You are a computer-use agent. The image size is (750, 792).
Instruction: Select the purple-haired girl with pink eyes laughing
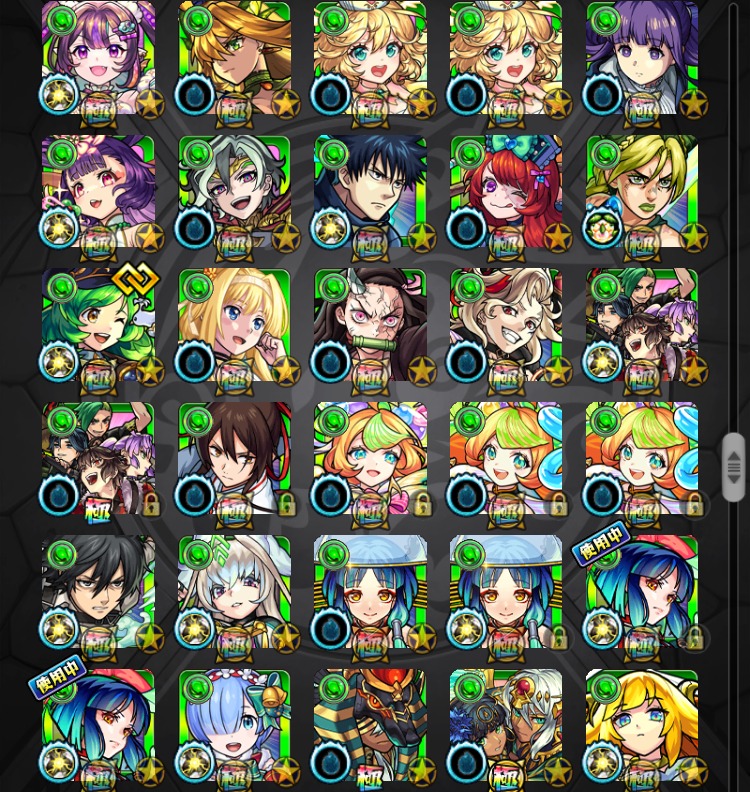coord(98,56)
